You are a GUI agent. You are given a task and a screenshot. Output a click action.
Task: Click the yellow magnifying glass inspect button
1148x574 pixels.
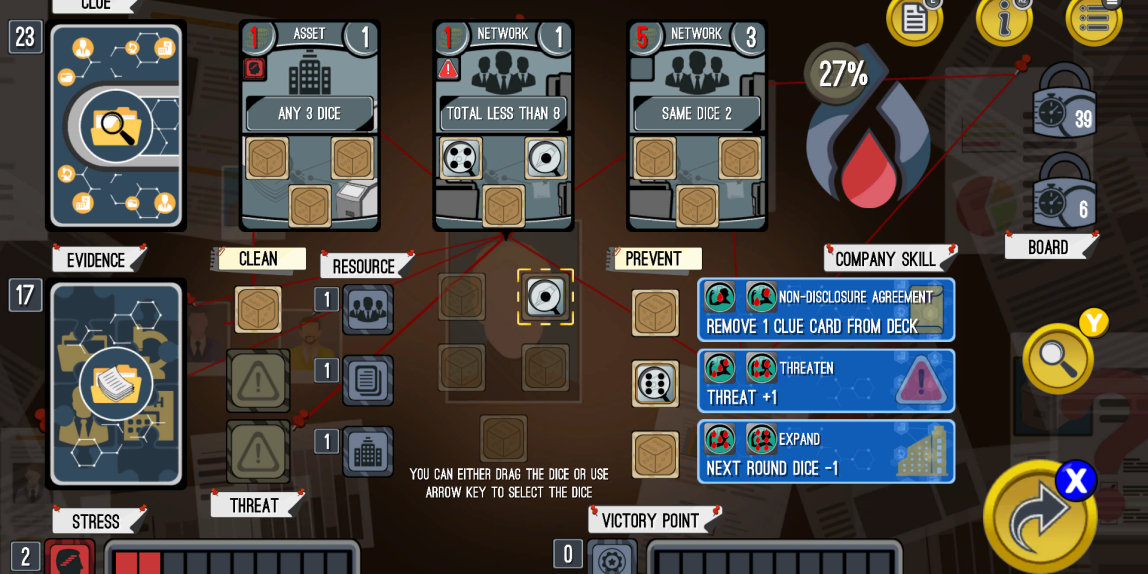(1058, 358)
